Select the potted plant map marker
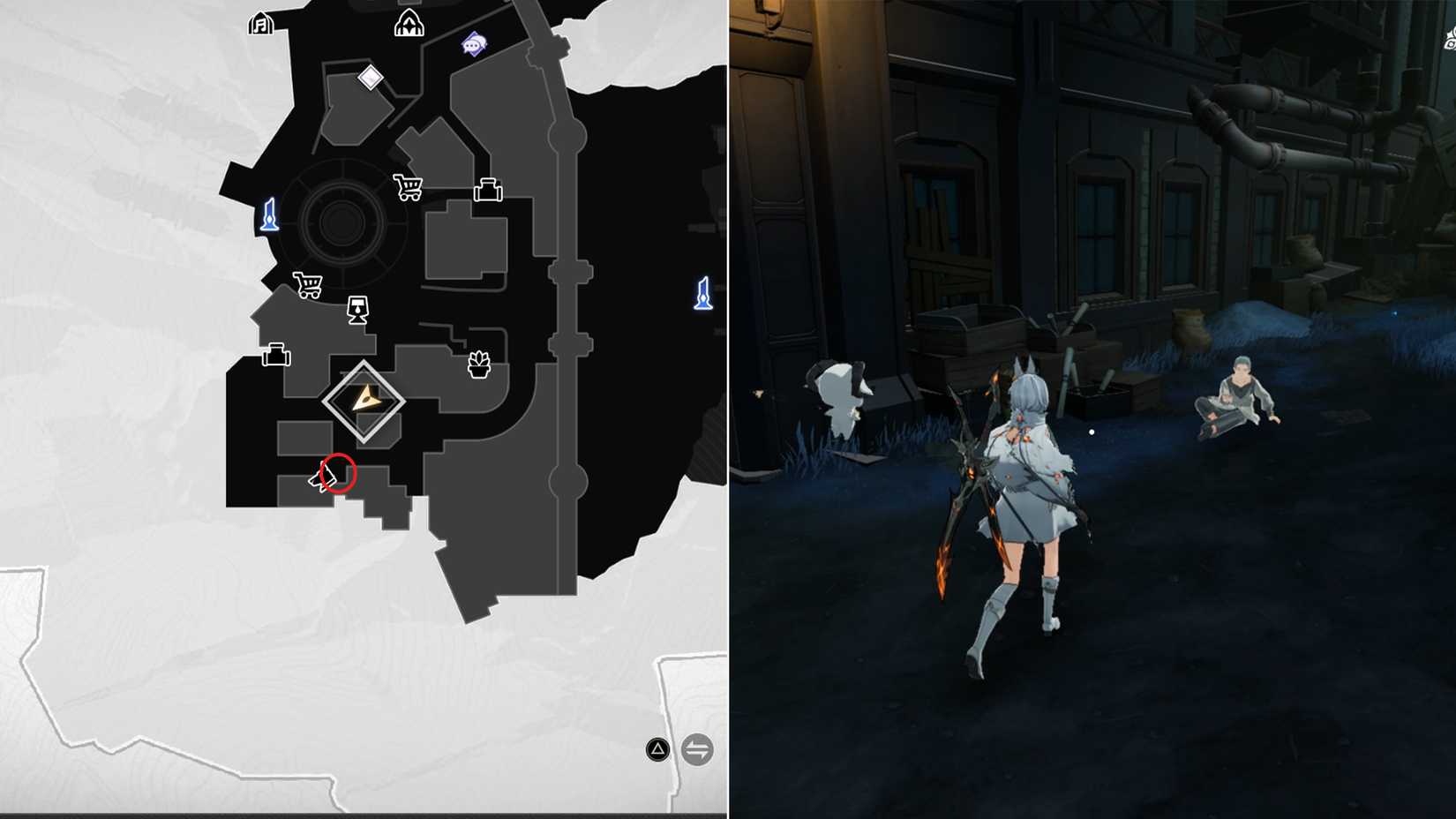This screenshot has width=1456, height=819. [x=477, y=362]
